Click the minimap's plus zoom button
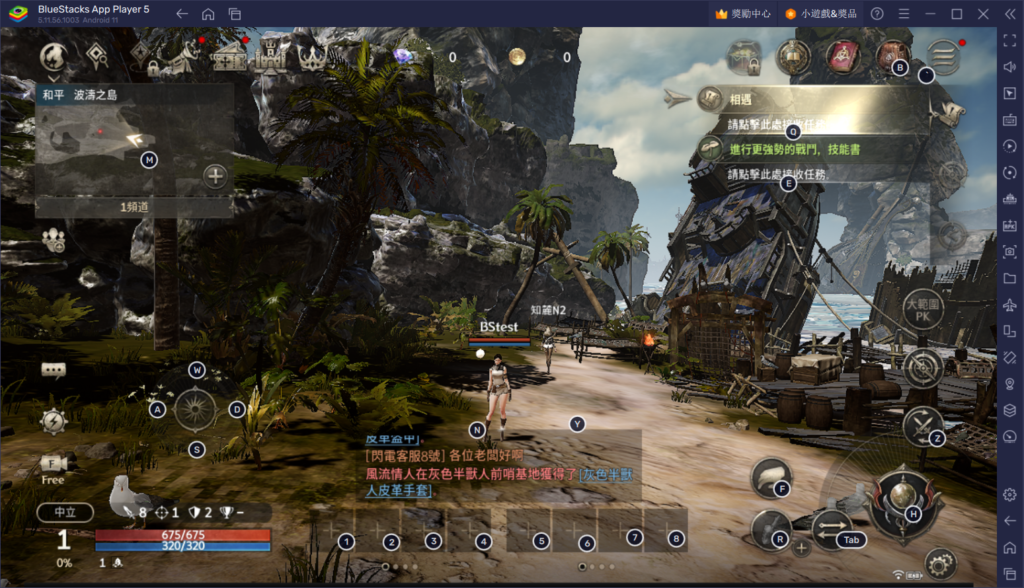1024x588 pixels. click(x=215, y=177)
